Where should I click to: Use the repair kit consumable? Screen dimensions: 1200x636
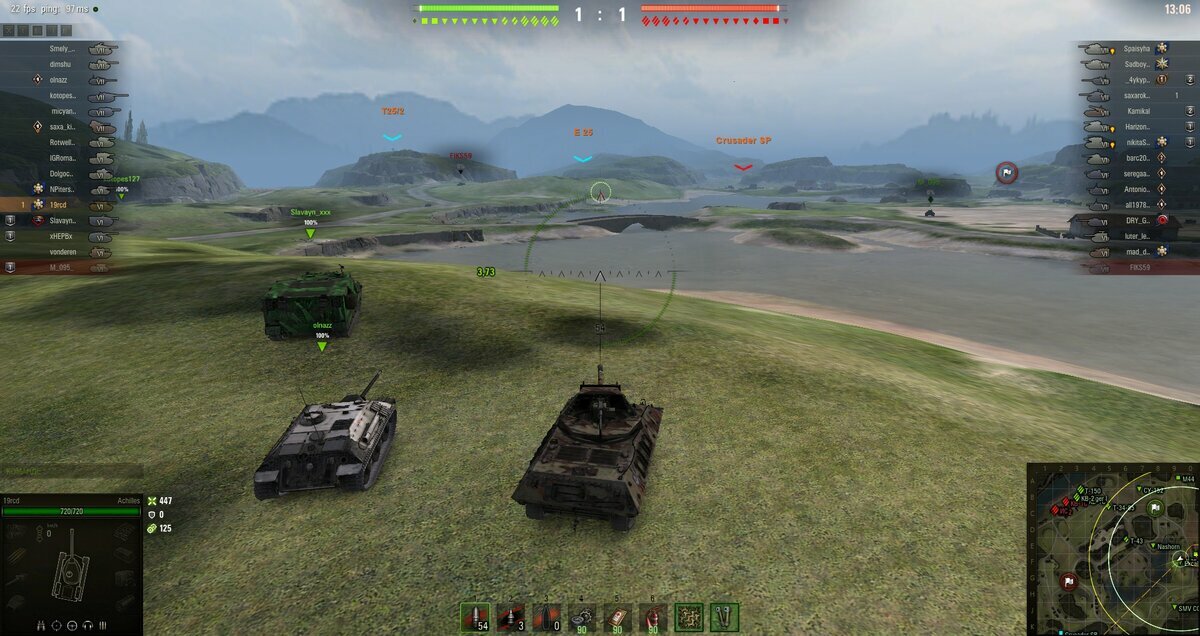coord(582,617)
